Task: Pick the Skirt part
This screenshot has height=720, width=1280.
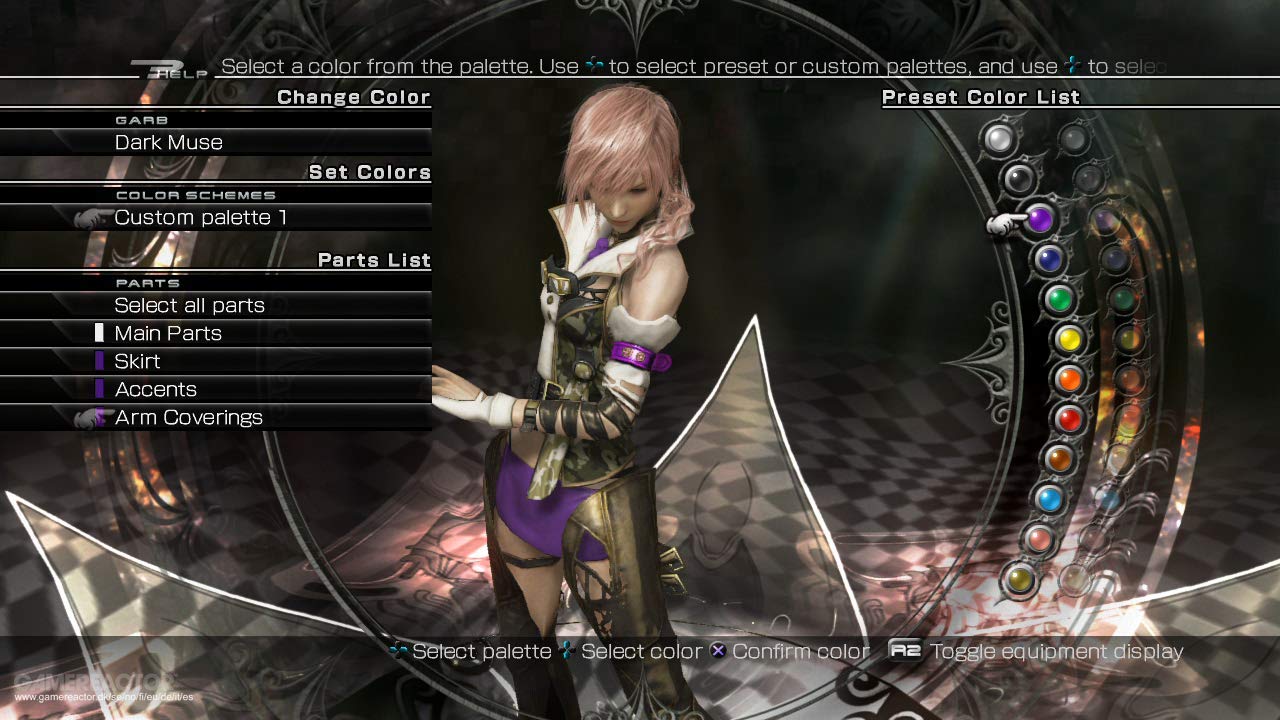Action: 137,361
